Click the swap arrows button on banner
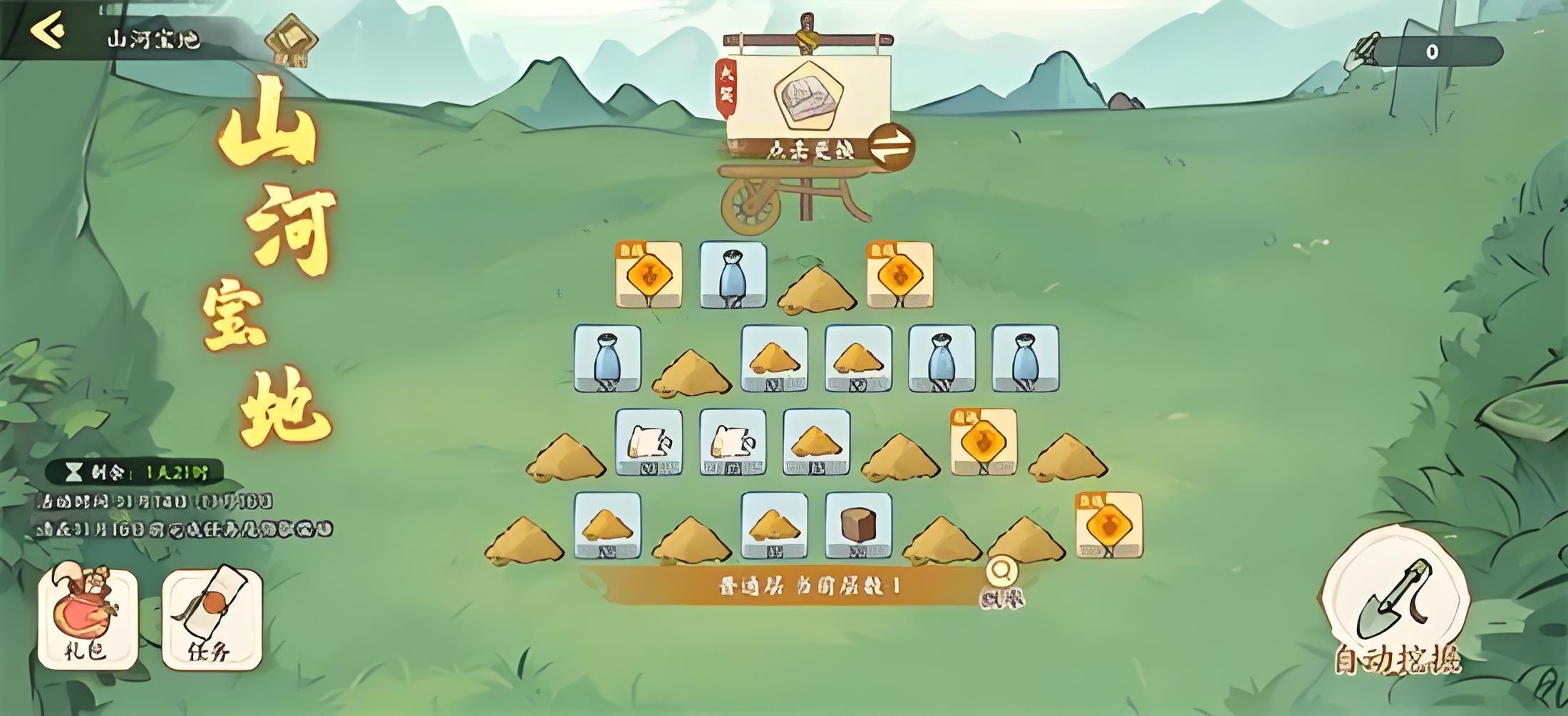Image resolution: width=1568 pixels, height=716 pixels. 892,148
